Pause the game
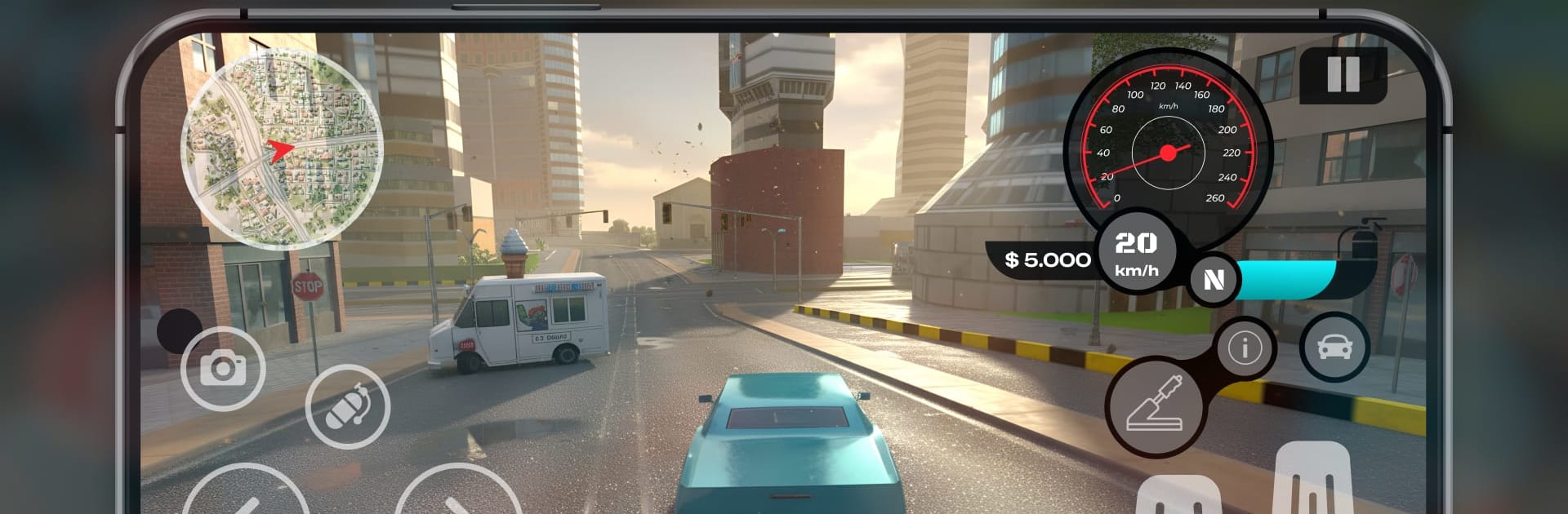Image resolution: width=1568 pixels, height=514 pixels. (1343, 75)
